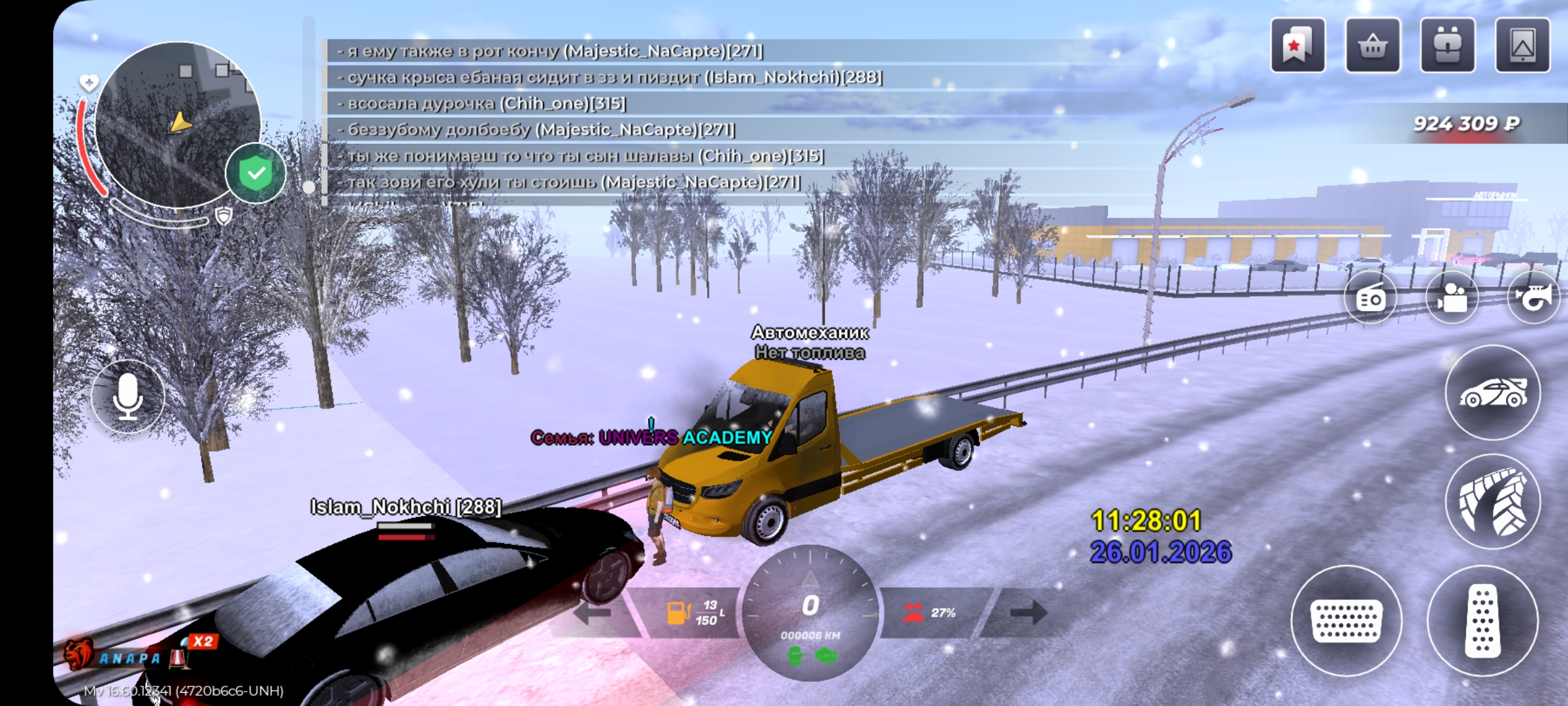Open the backpack inventory

(1447, 46)
